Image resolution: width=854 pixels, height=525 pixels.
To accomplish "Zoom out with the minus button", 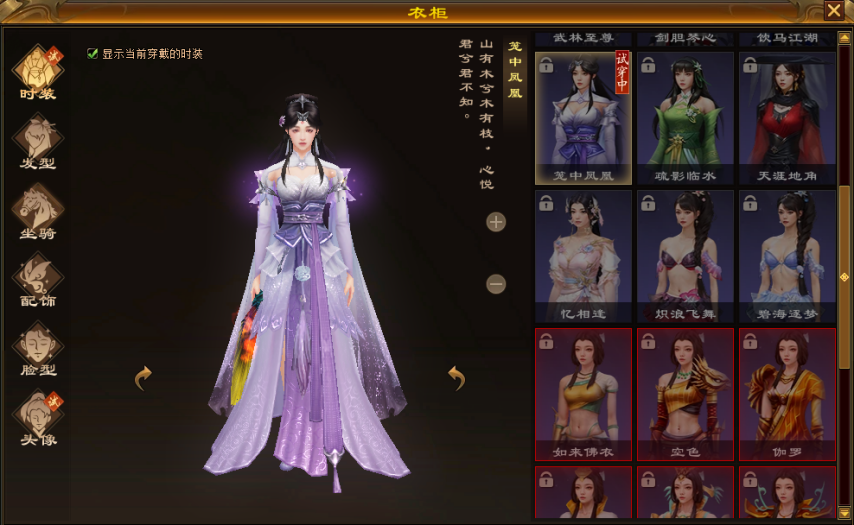I will pos(496,284).
